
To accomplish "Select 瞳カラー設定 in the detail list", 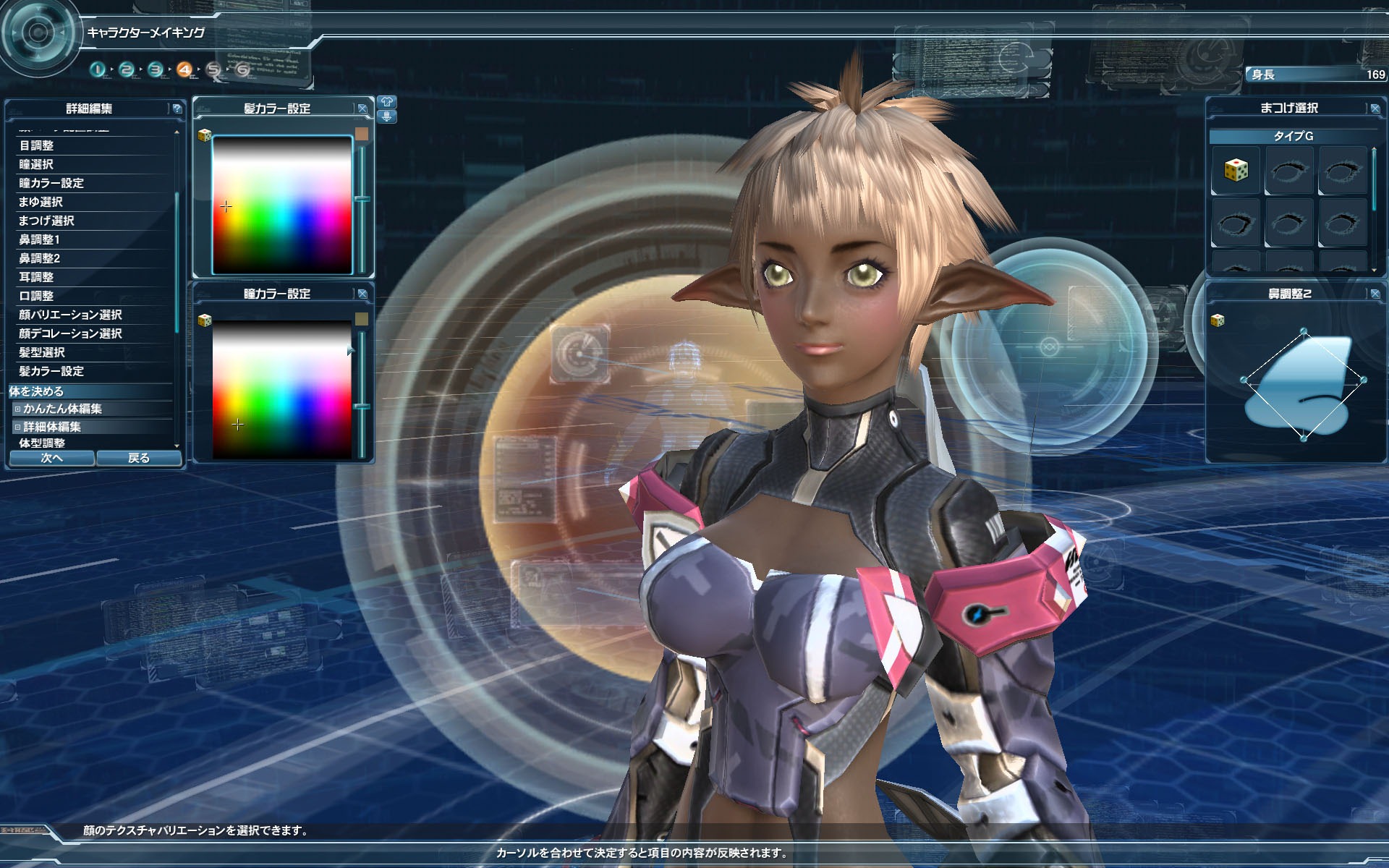I will click(51, 183).
